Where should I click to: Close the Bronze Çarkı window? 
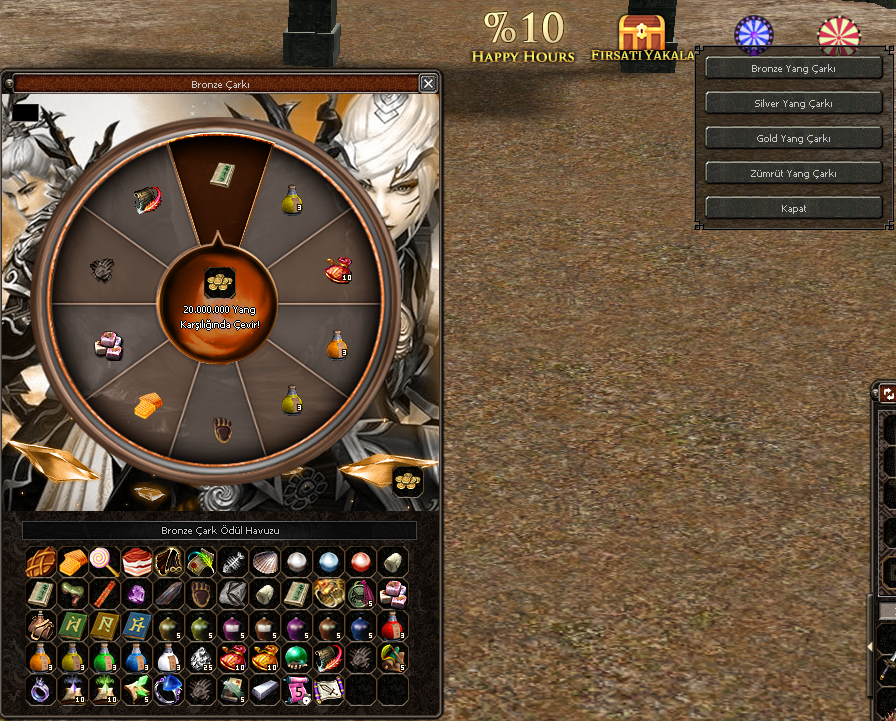(428, 84)
